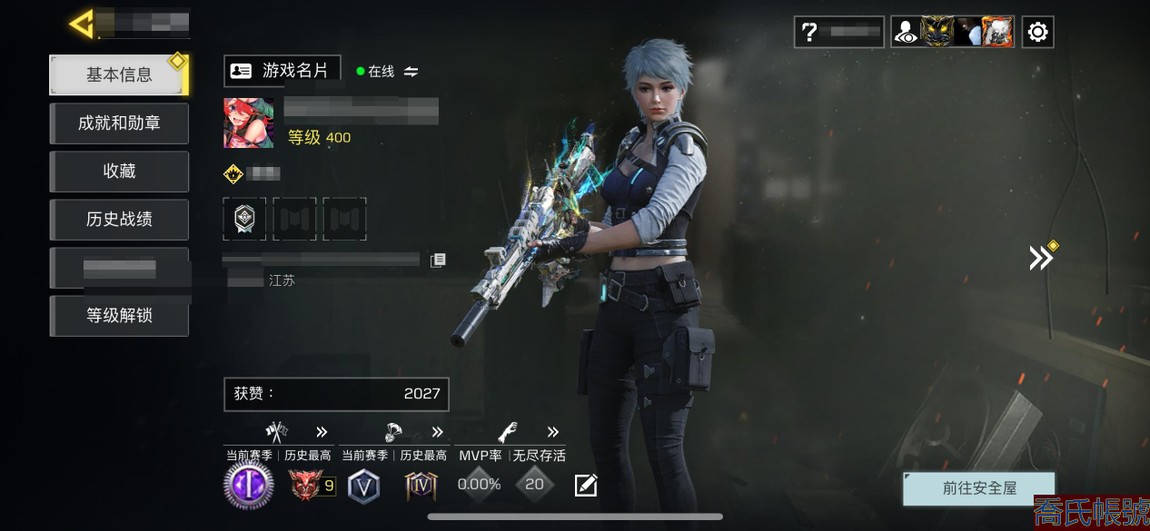Copy the player ID
1150x531 pixels.
(437, 260)
